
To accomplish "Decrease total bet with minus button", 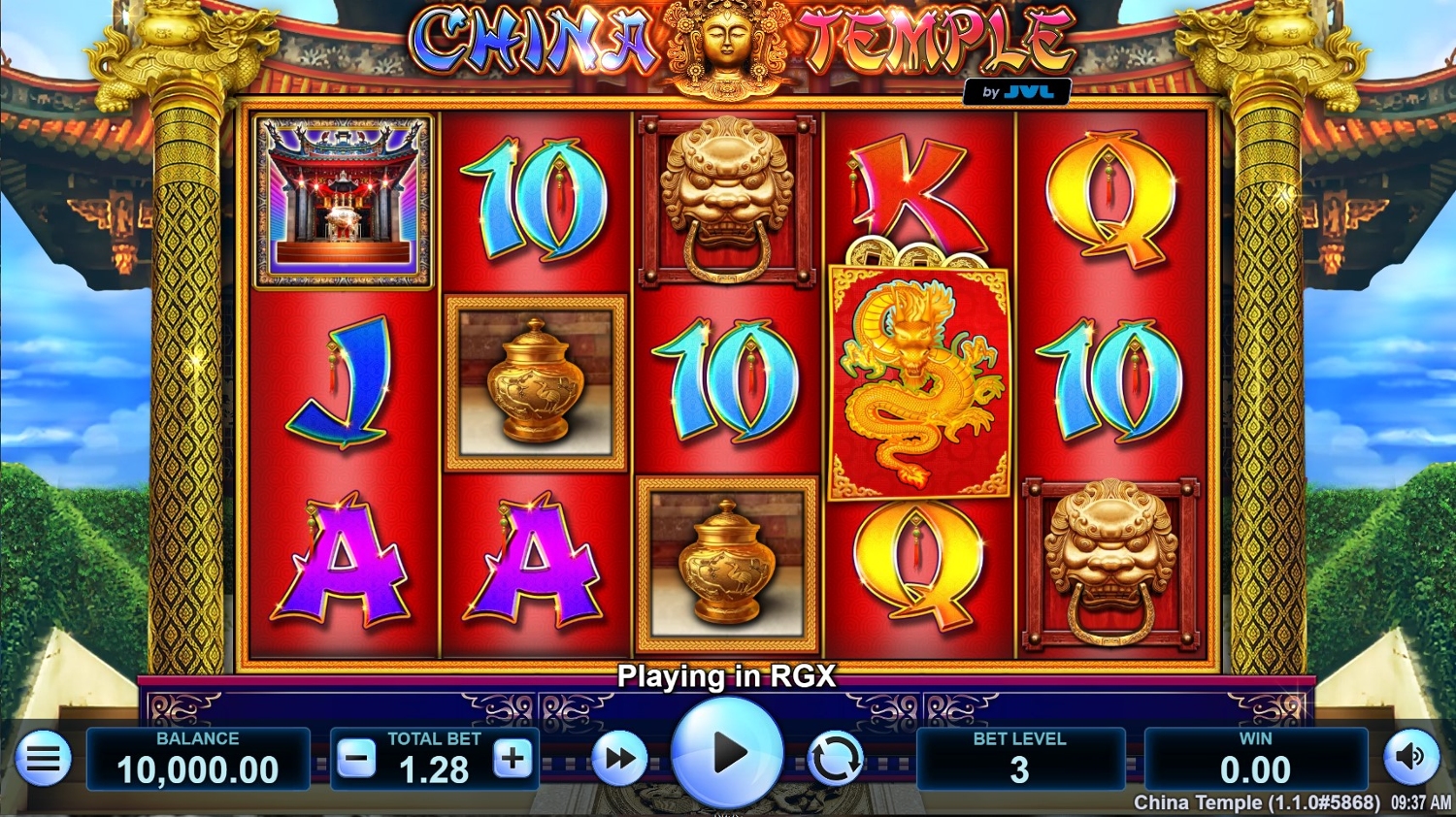I will tap(356, 759).
